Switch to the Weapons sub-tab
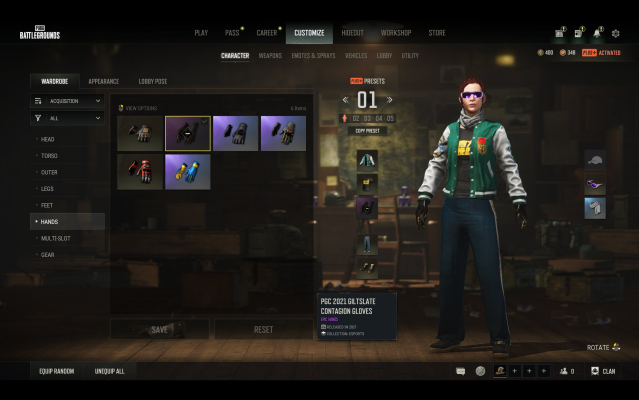The height and width of the screenshot is (400, 639). [270, 56]
